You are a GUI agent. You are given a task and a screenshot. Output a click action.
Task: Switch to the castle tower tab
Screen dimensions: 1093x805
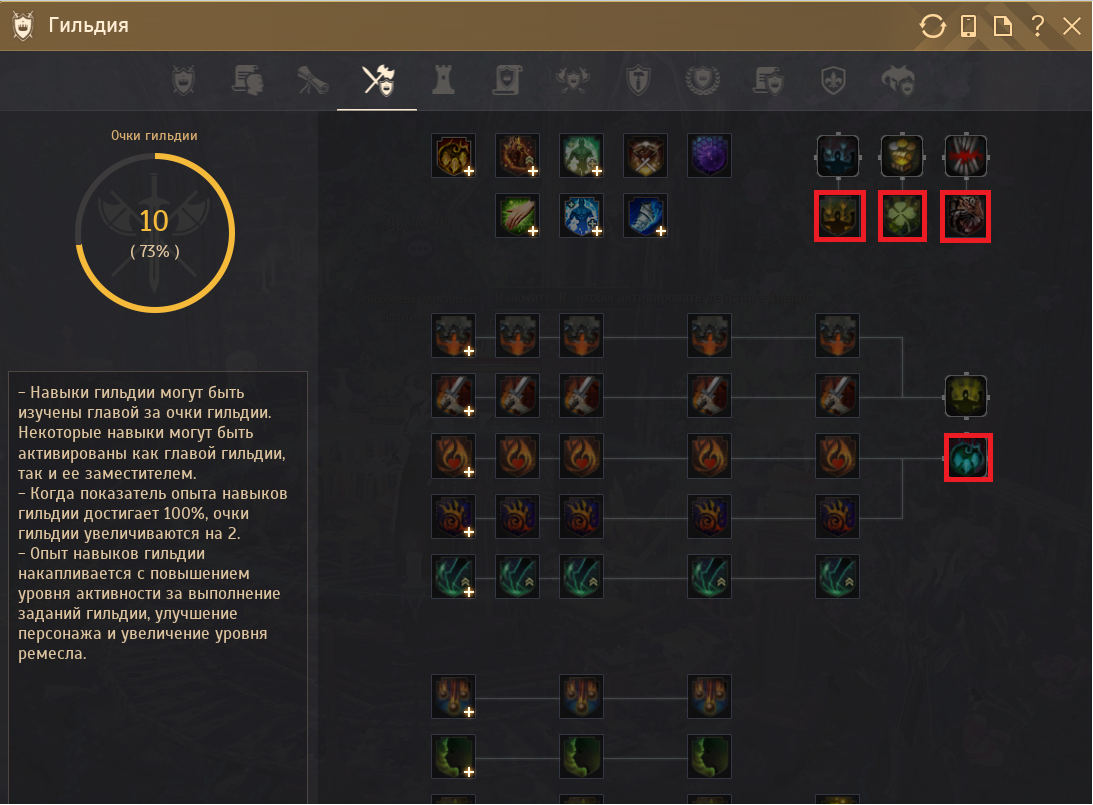click(442, 80)
